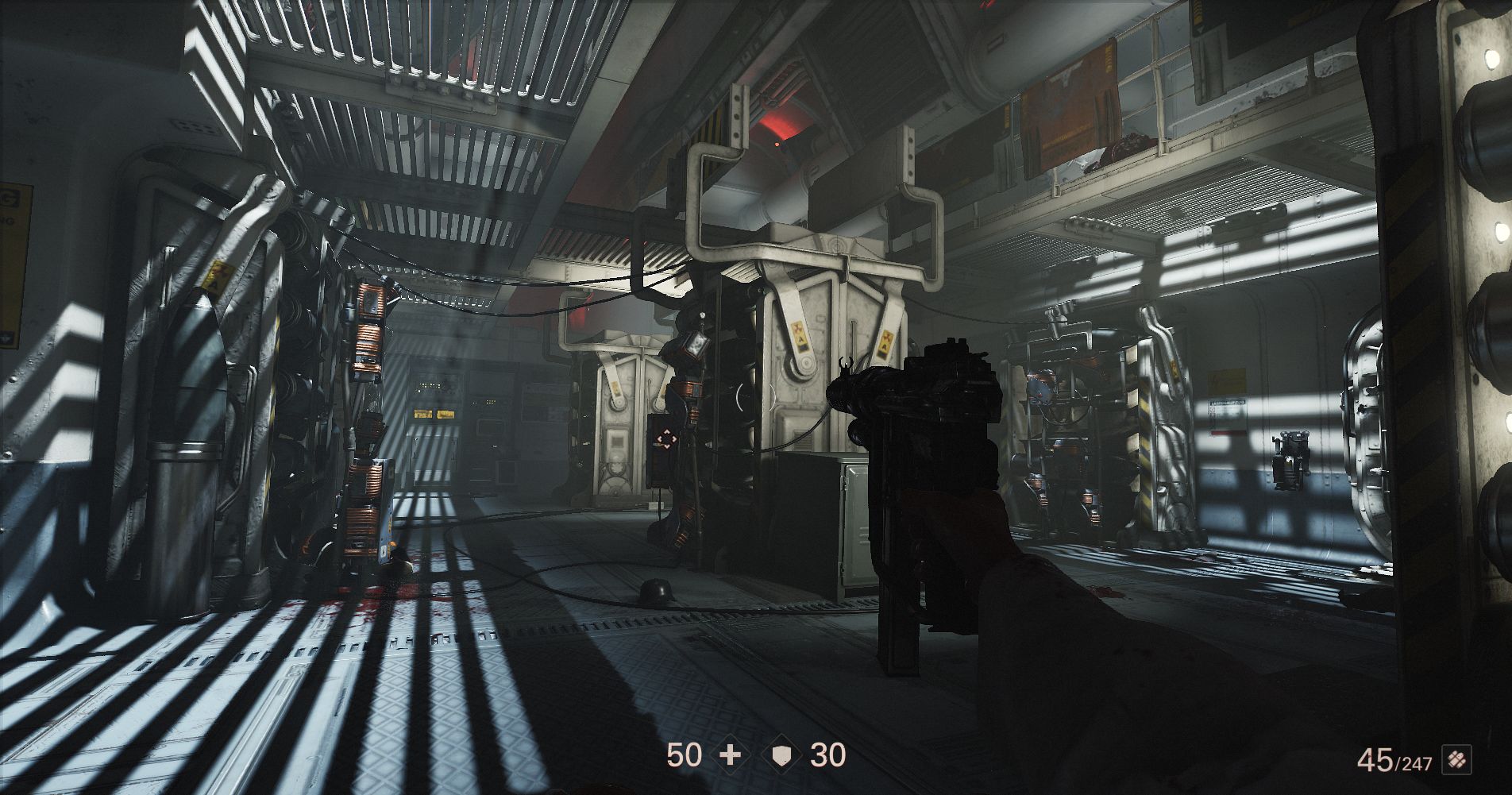Click the health cross icon
Viewport: 1512px width, 795px height.
(729, 755)
